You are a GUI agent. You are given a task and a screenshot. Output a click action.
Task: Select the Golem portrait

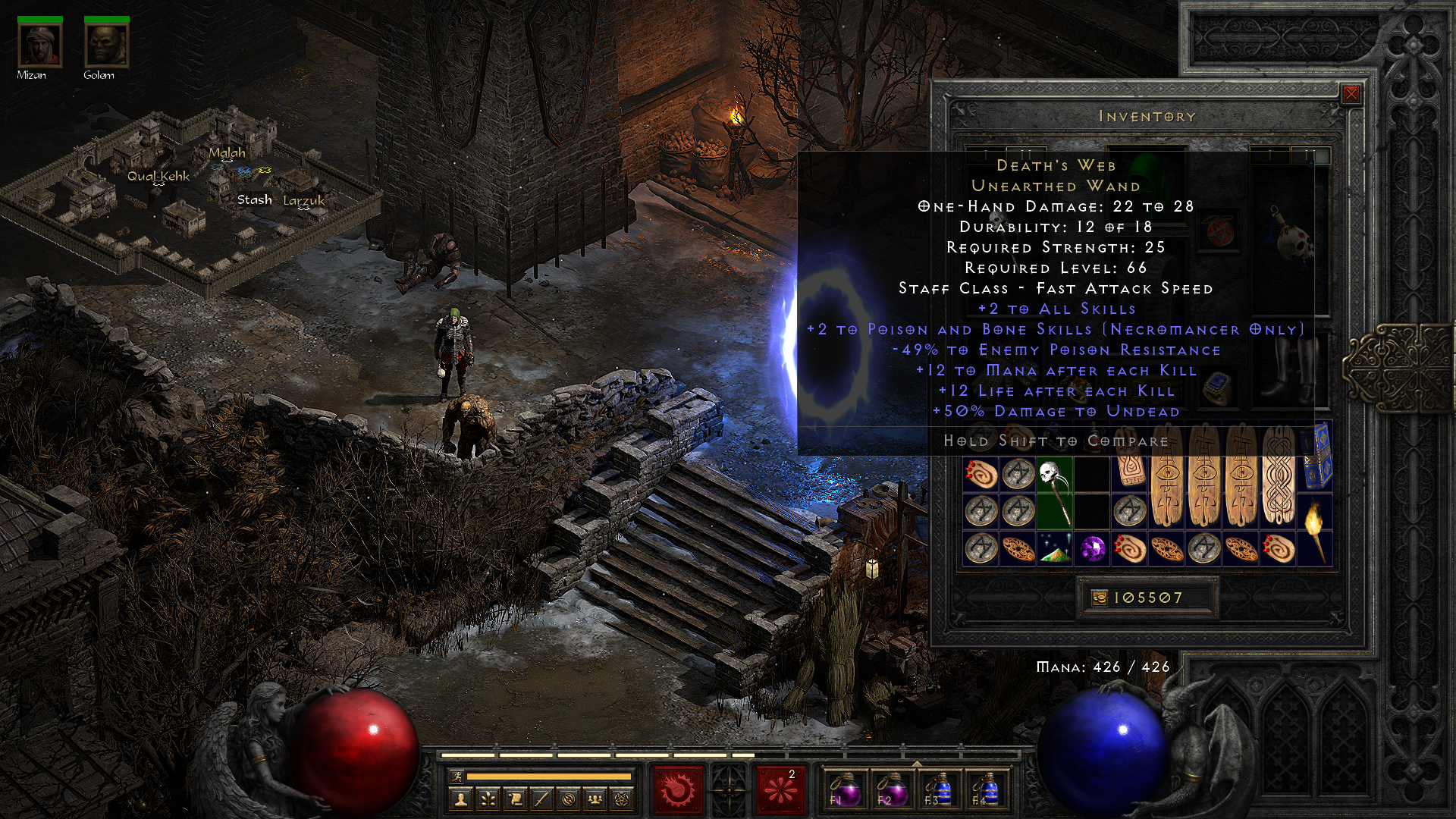(106, 45)
